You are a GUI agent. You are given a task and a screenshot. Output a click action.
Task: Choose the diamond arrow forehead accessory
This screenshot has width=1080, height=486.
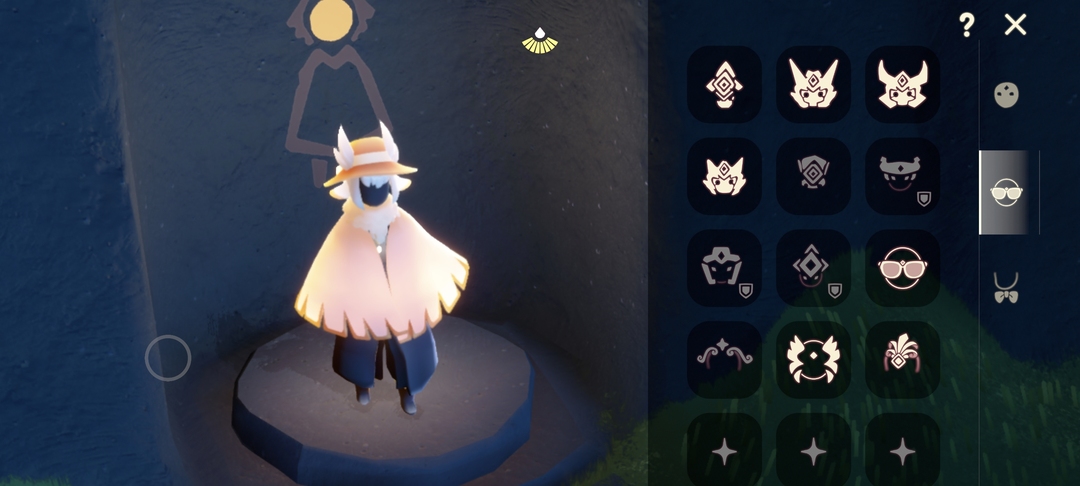click(724, 85)
